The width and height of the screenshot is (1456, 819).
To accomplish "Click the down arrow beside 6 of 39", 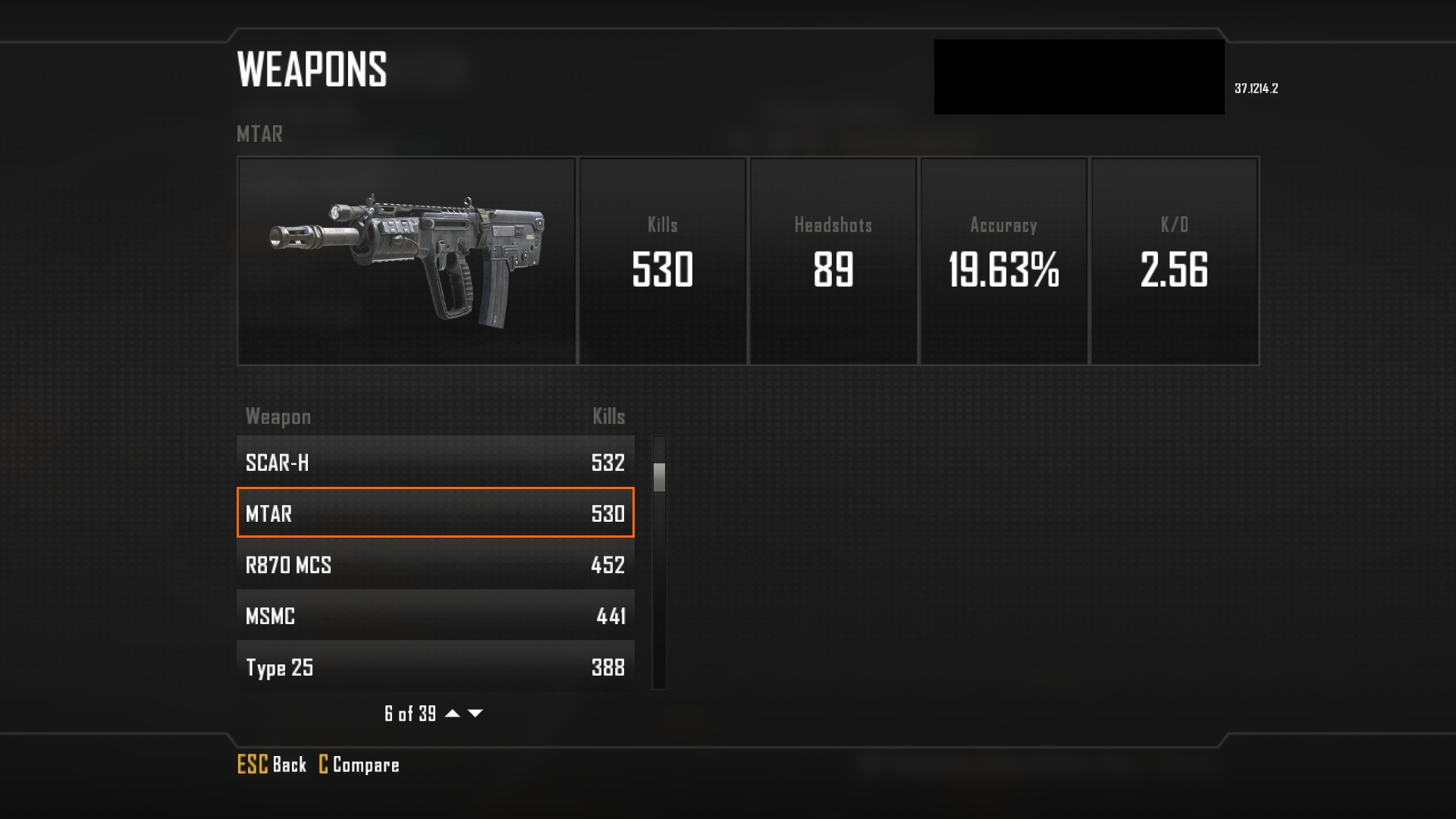I will point(475,713).
